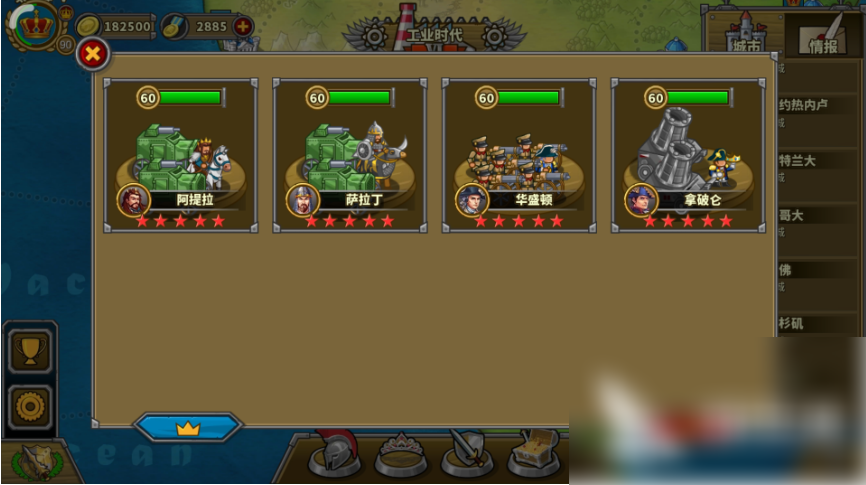Add medals with the red plus button
The height and width of the screenshot is (485, 866).
pyautogui.click(x=242, y=26)
